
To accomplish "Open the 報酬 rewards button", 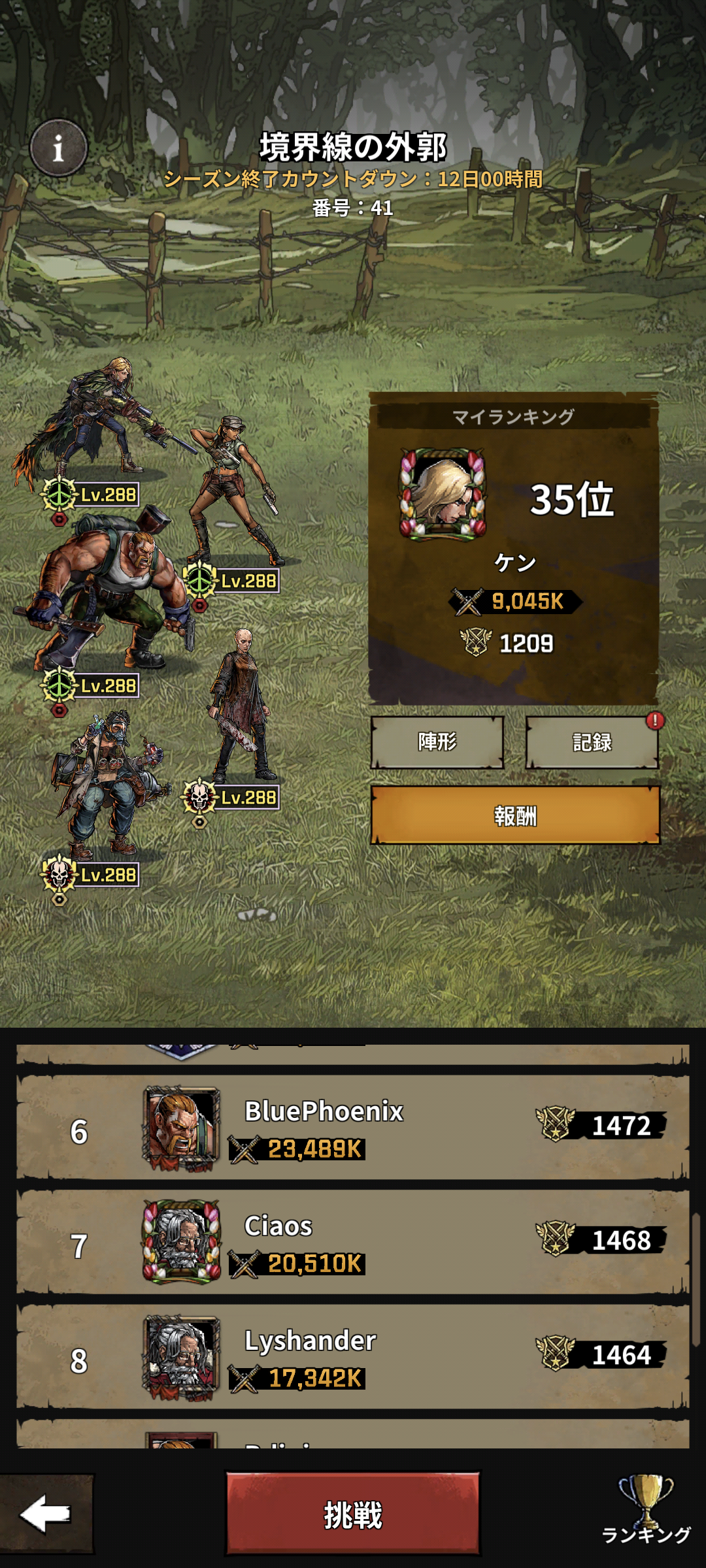I will pyautogui.click(x=515, y=815).
